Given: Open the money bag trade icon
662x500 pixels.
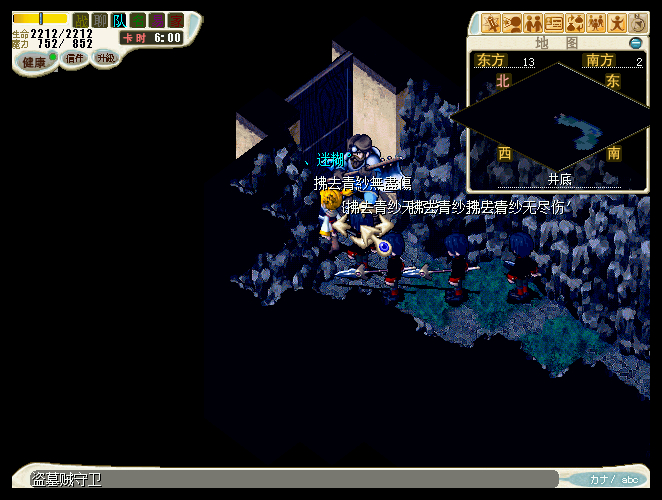Looking at the screenshot, I should tap(575, 22).
